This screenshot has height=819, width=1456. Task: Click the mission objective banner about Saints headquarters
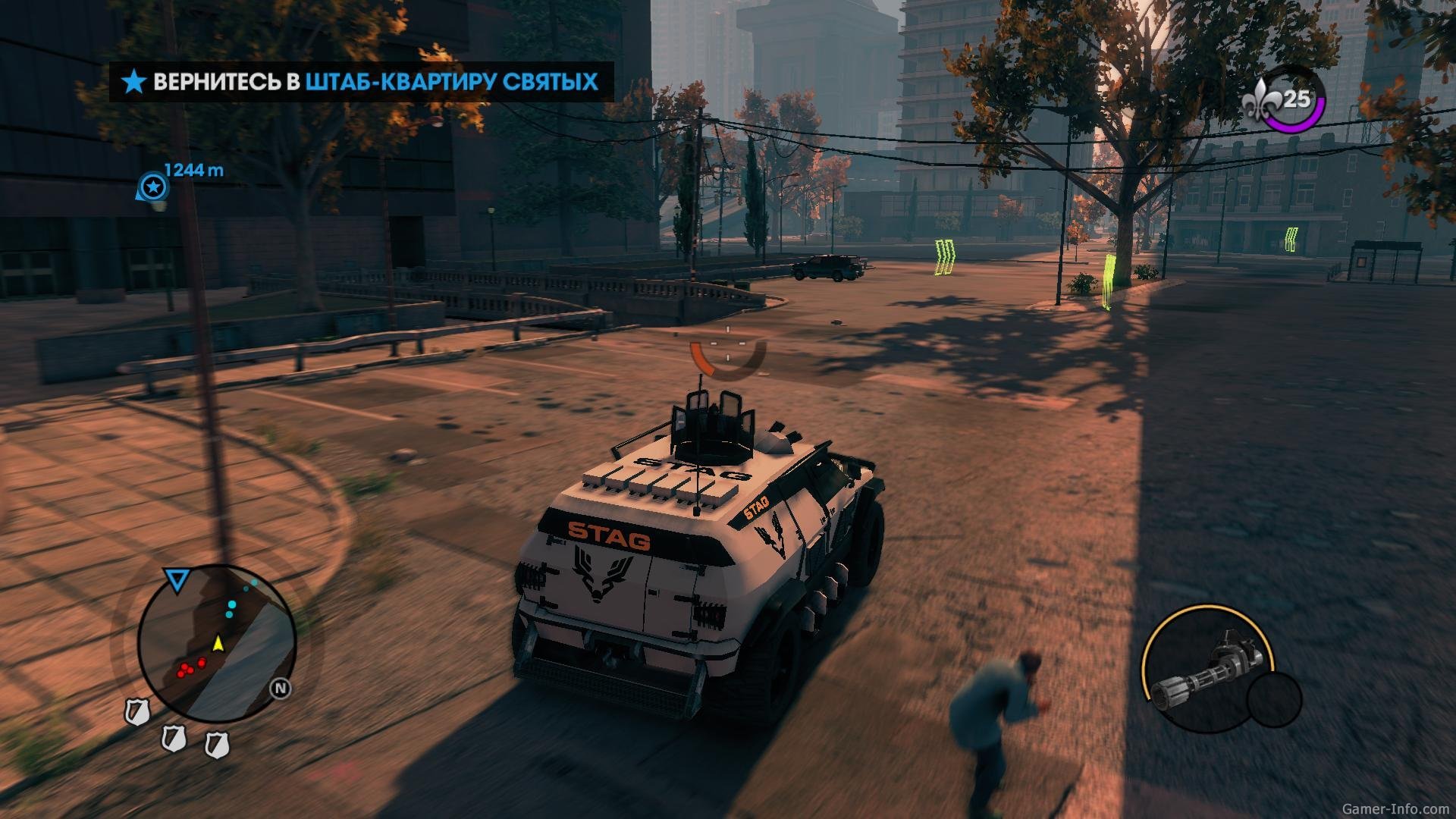click(362, 82)
